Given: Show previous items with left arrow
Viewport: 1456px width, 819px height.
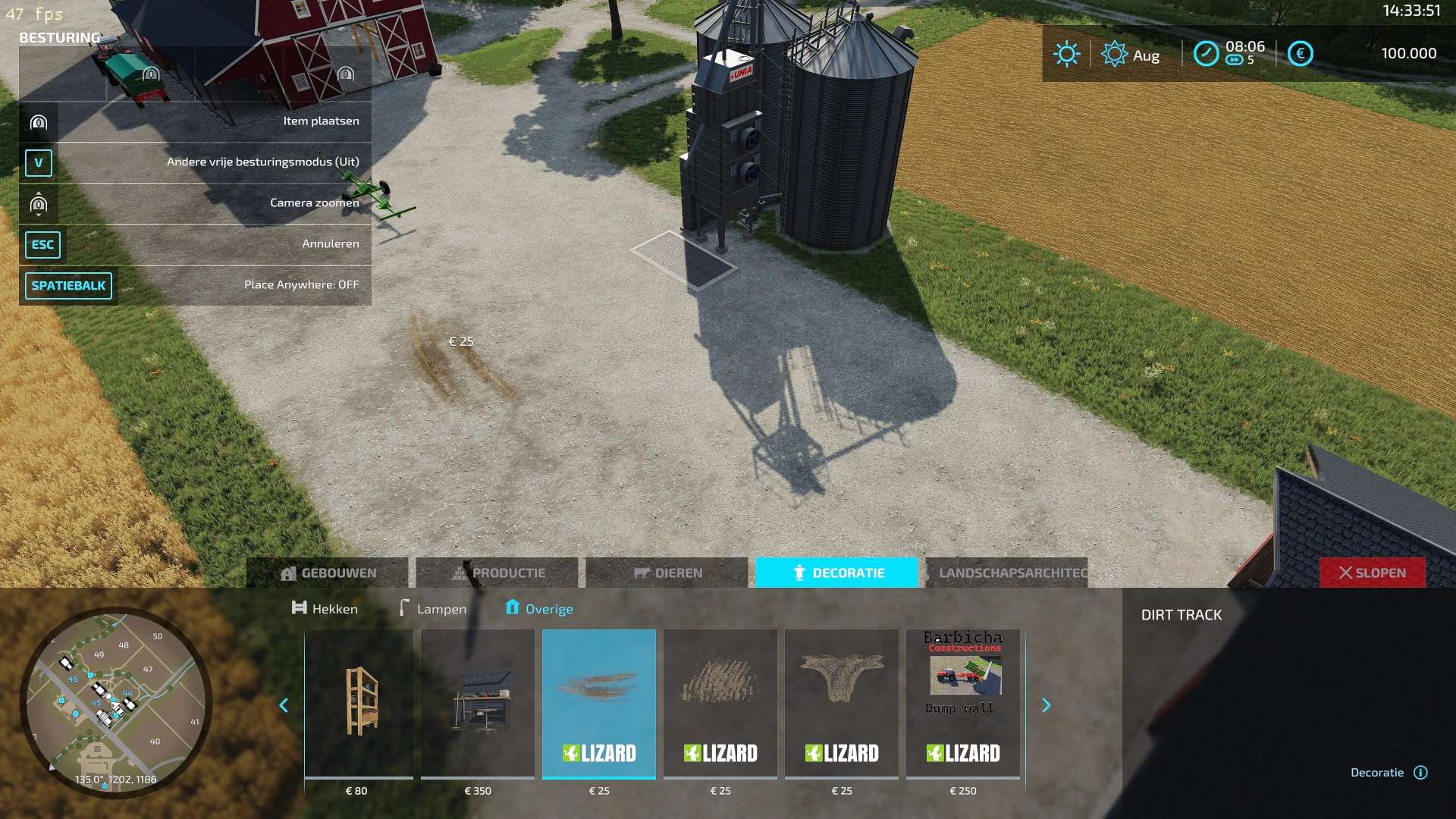Looking at the screenshot, I should click(x=284, y=706).
